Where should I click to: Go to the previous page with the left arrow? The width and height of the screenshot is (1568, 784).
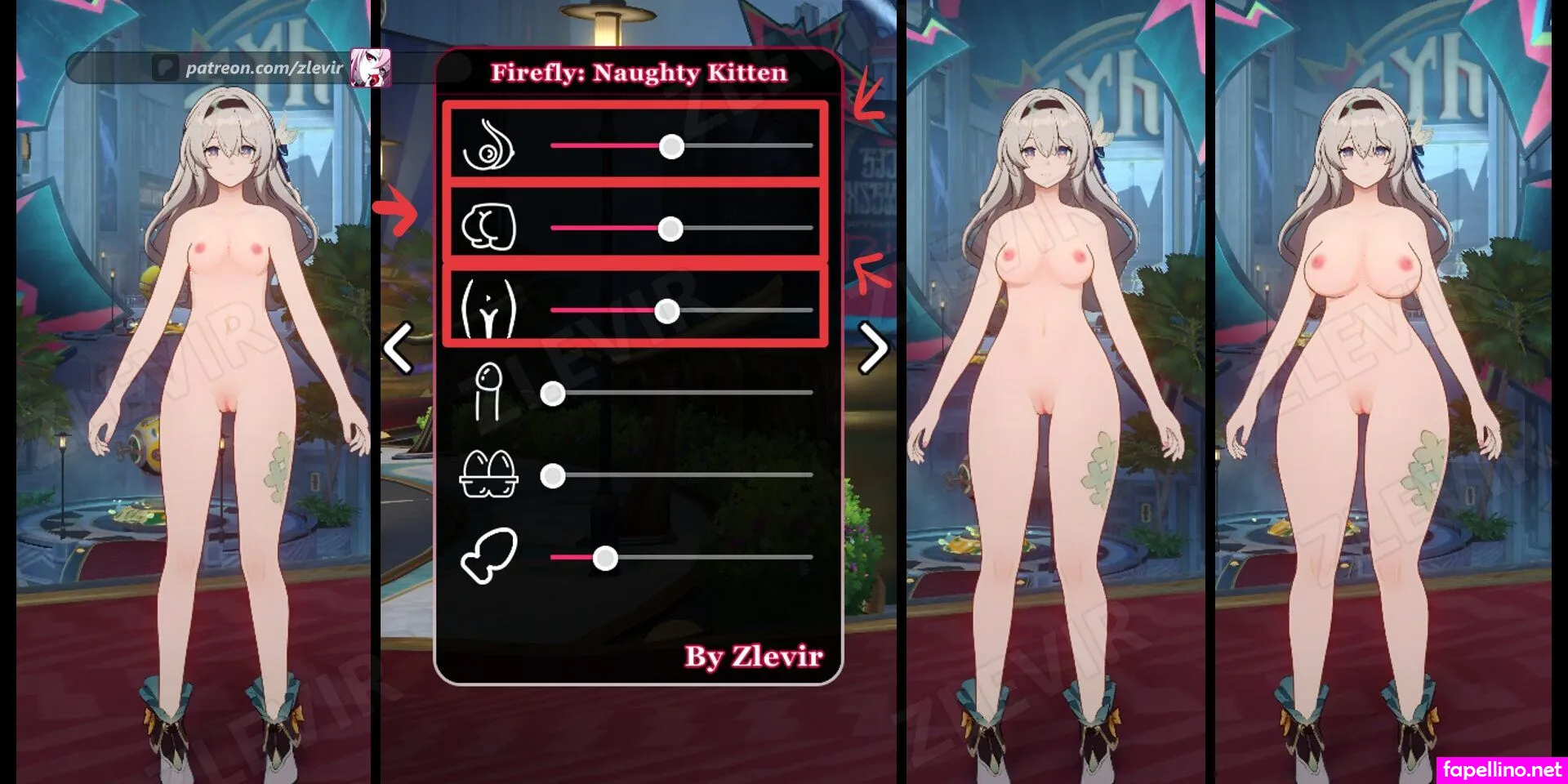[399, 349]
